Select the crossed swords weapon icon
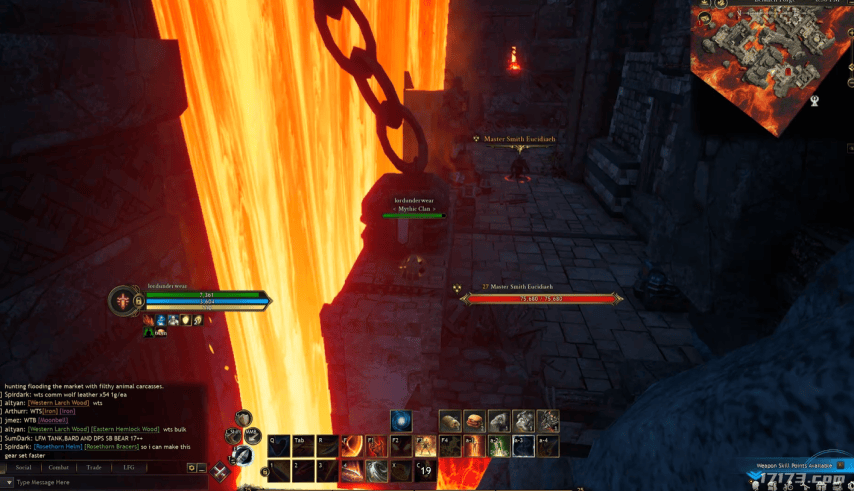This screenshot has width=854, height=491. pos(220,472)
